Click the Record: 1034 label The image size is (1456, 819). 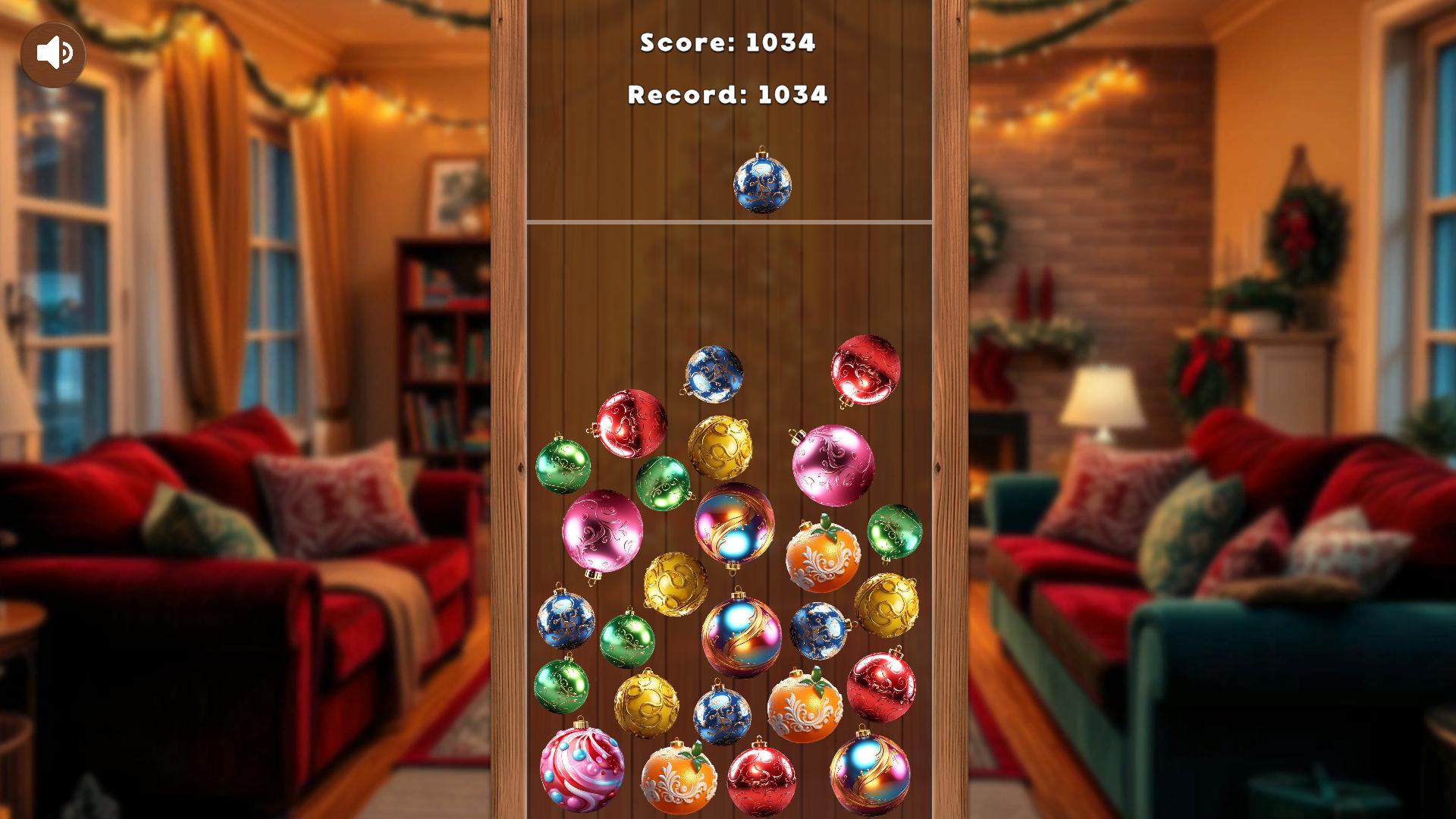click(728, 96)
